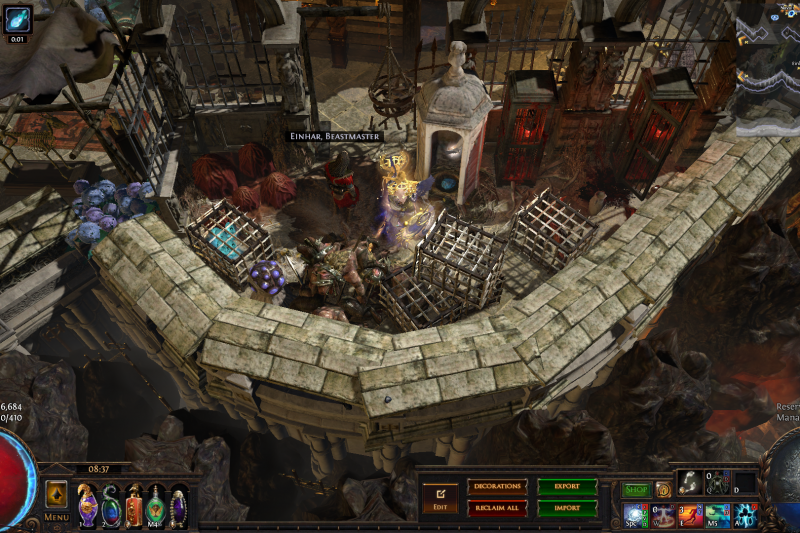This screenshot has width=800, height=533.
Task: Export the hideout layout
Action: point(566,487)
